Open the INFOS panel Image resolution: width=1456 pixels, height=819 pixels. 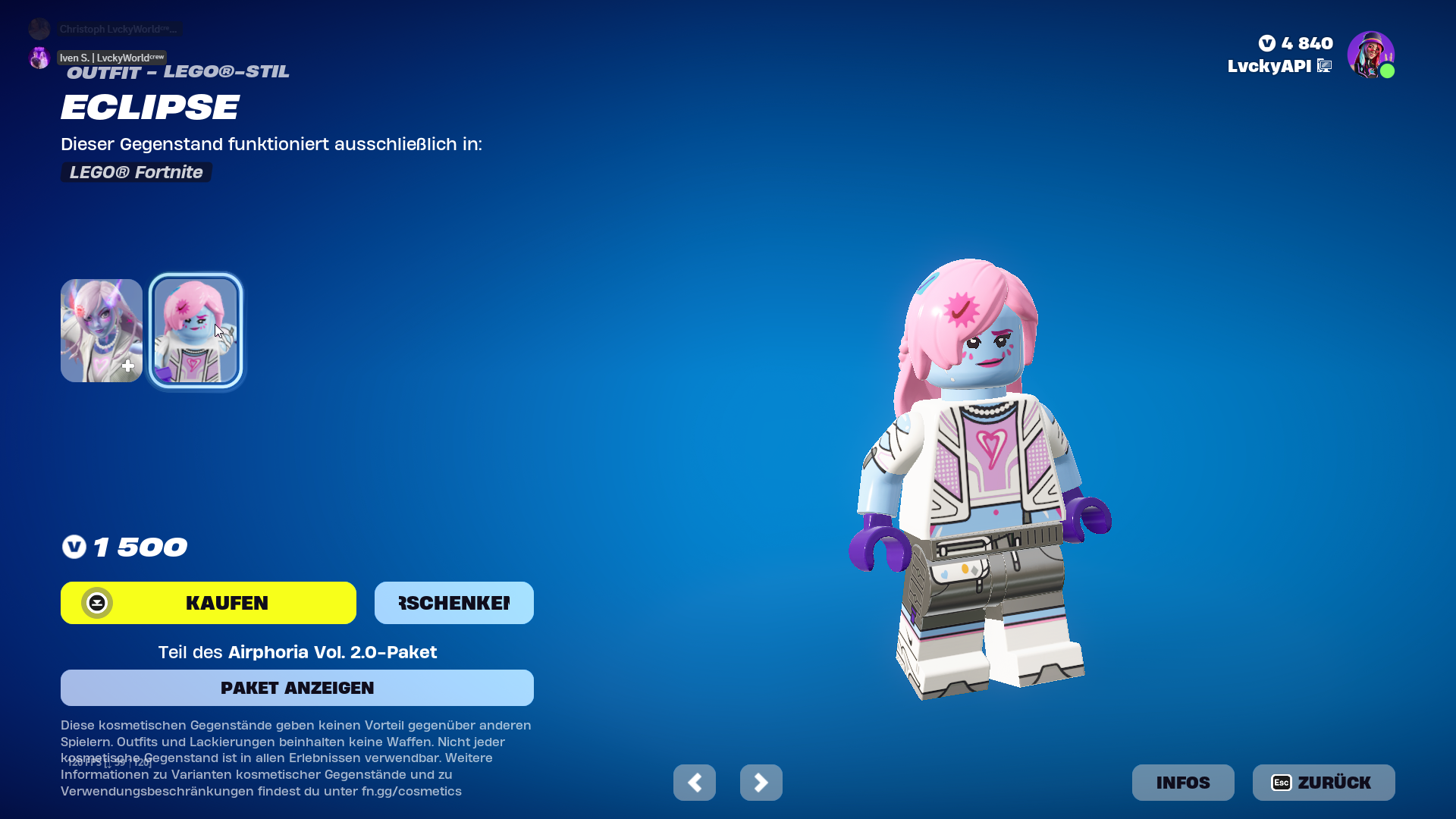coord(1182,783)
